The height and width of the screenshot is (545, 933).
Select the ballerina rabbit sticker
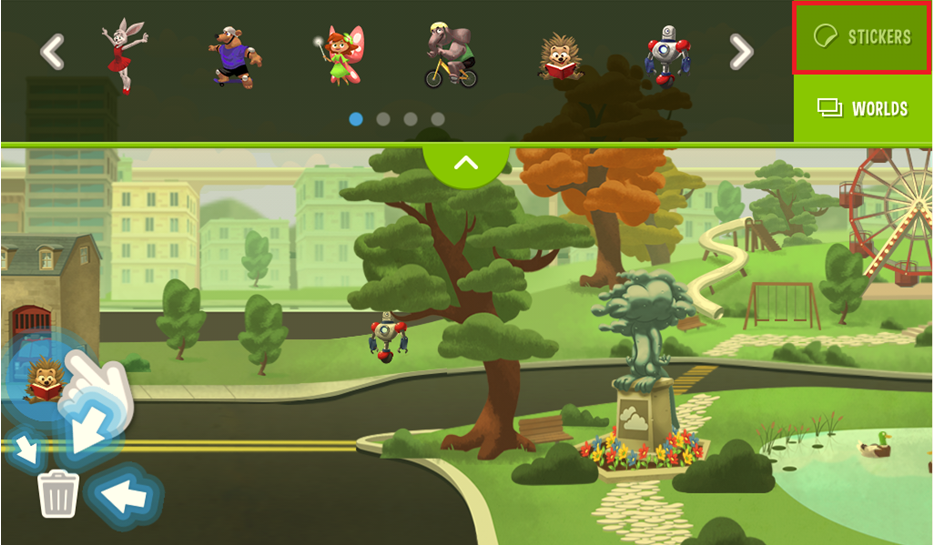(123, 55)
